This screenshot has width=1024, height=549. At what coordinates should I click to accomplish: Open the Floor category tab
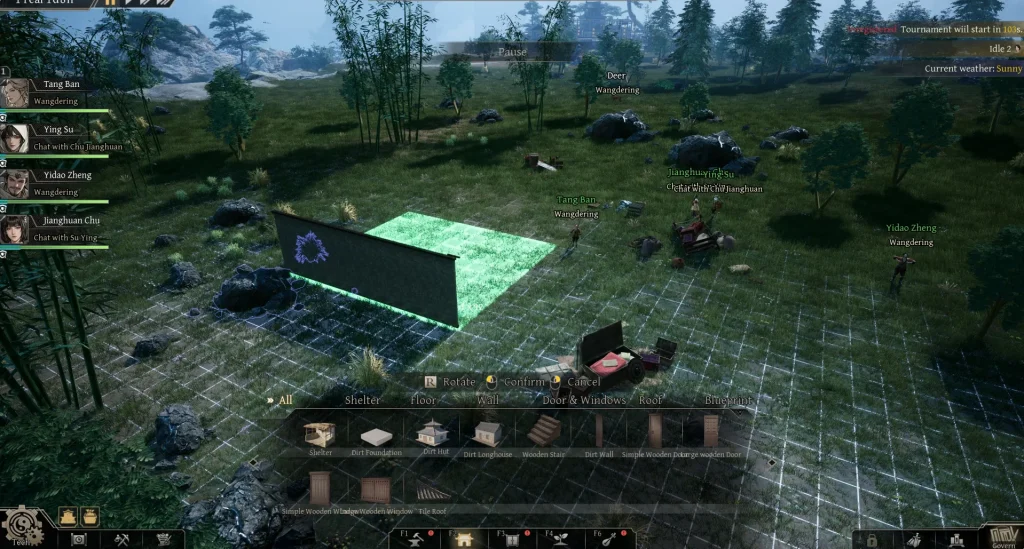(424, 400)
